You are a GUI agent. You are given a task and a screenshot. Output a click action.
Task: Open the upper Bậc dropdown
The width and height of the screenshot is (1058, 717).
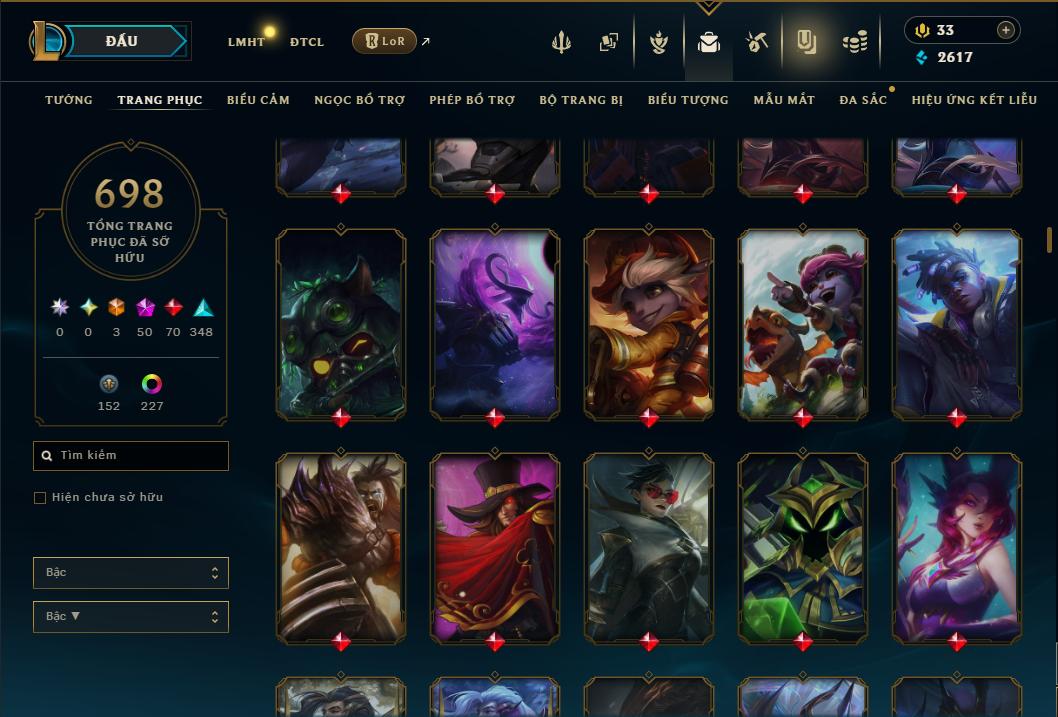click(131, 573)
